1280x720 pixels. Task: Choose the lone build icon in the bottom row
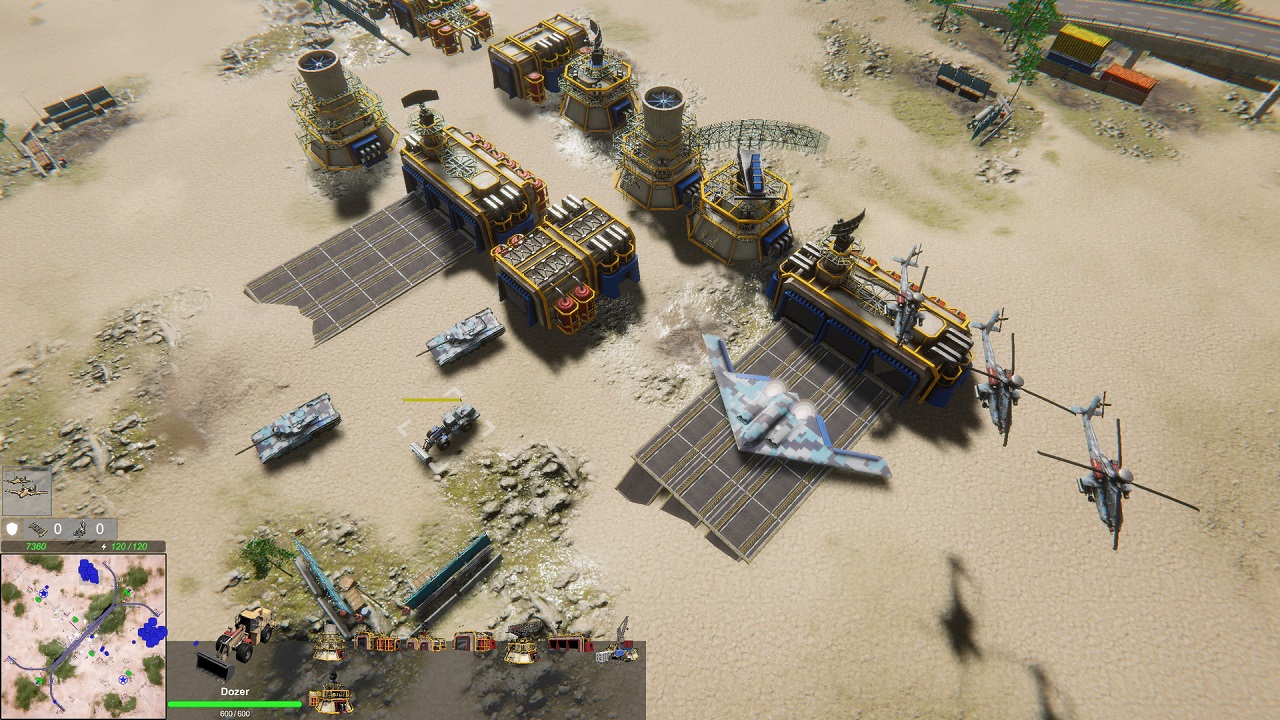330,697
